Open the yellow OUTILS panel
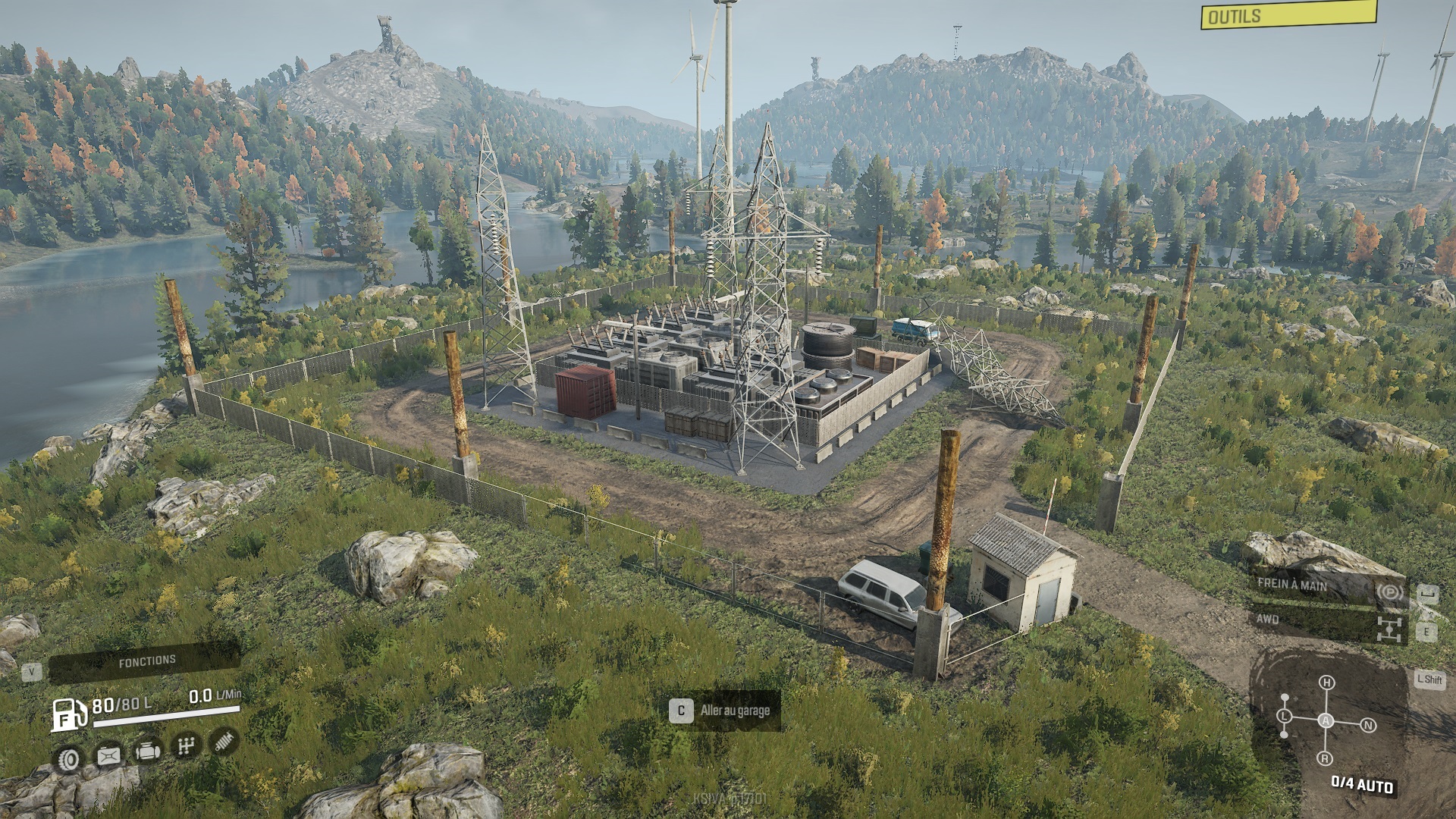 click(1288, 14)
